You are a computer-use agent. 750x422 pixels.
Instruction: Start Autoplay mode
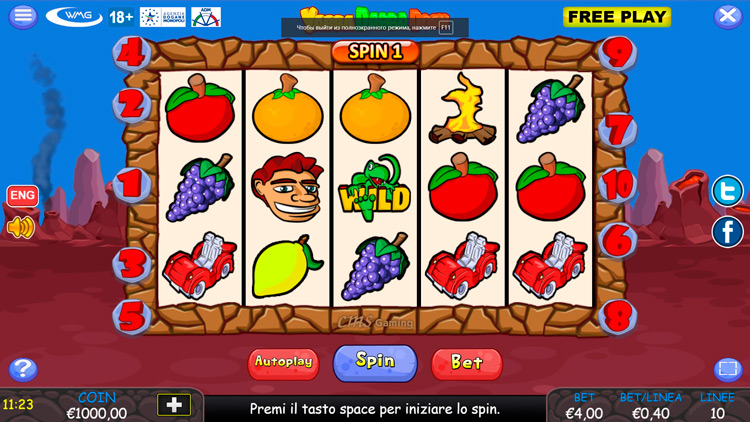[x=283, y=362]
